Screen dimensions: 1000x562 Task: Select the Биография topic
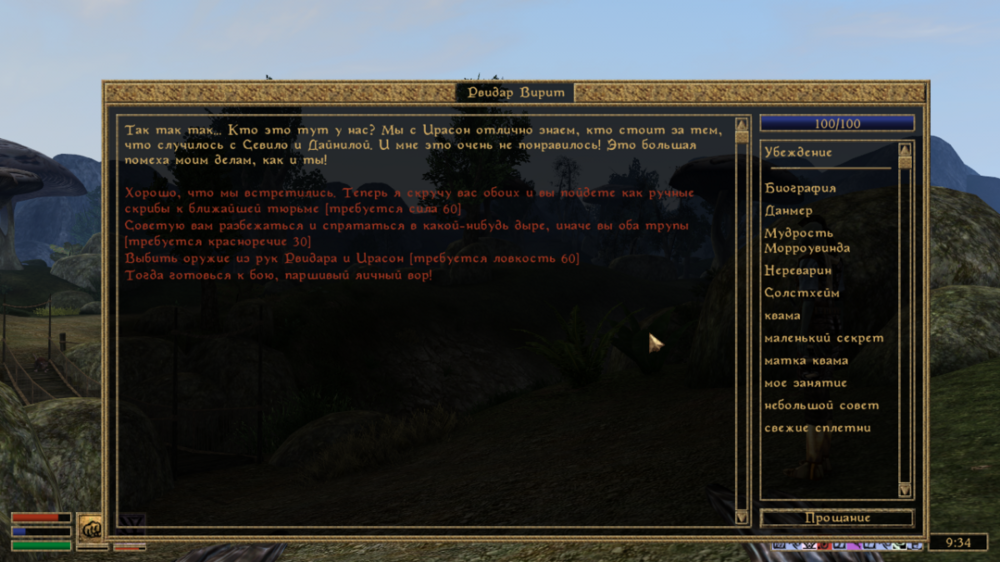(800, 188)
